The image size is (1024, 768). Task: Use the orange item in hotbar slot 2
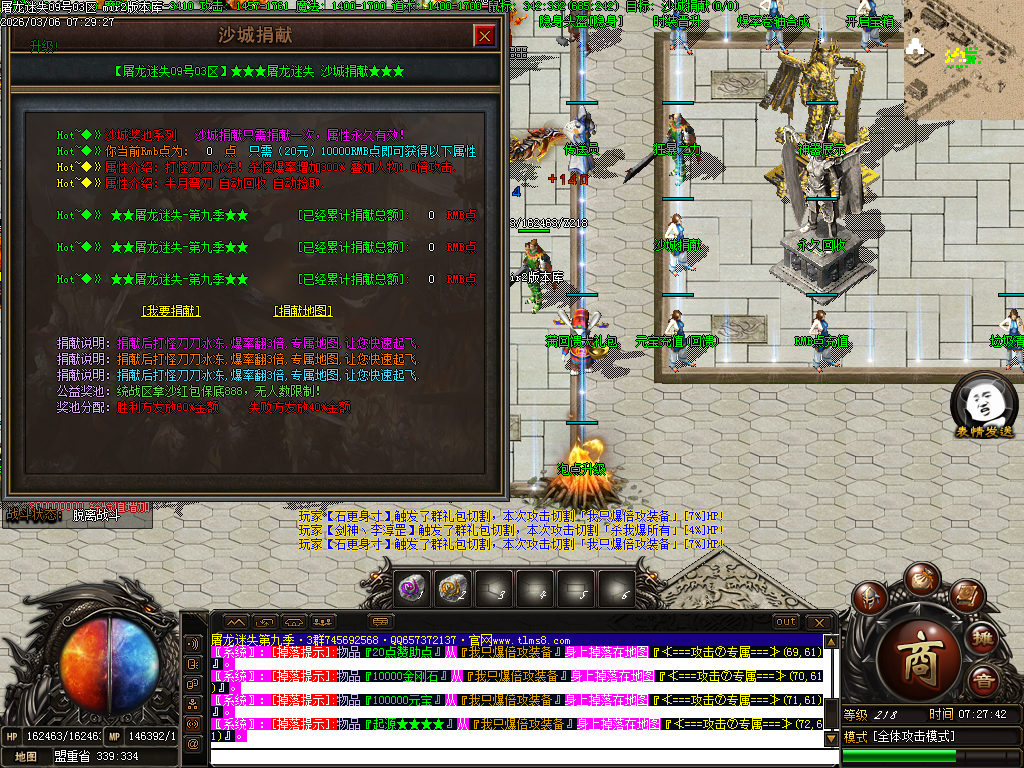point(453,588)
